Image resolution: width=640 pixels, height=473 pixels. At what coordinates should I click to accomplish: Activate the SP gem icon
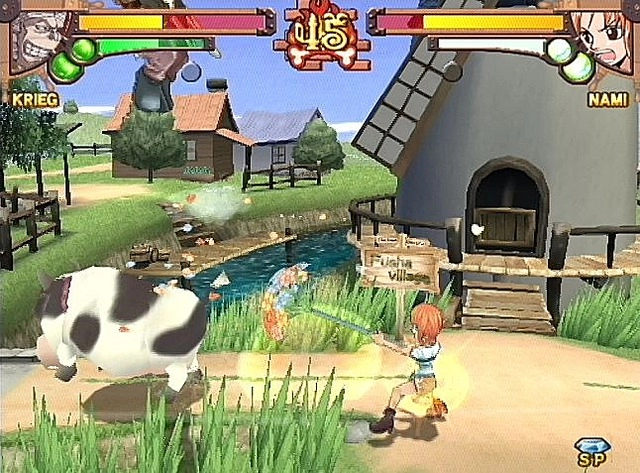click(x=590, y=452)
